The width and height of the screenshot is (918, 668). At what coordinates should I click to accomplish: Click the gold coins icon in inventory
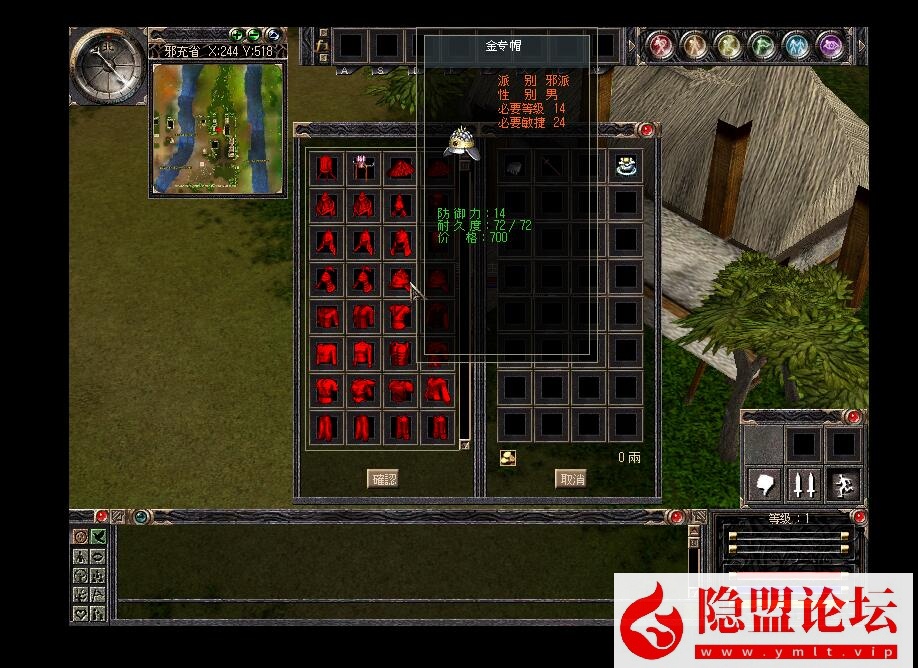[508, 457]
